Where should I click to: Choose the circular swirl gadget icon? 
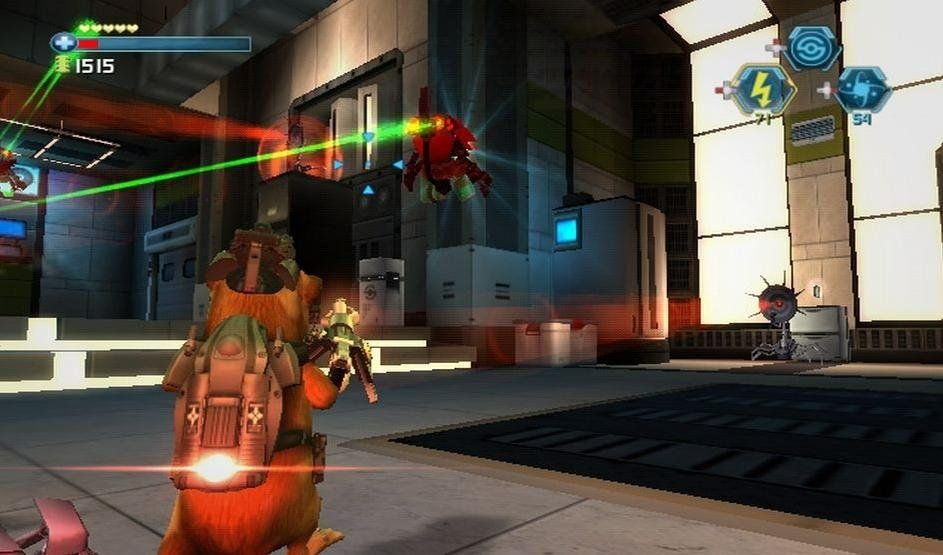pos(811,46)
